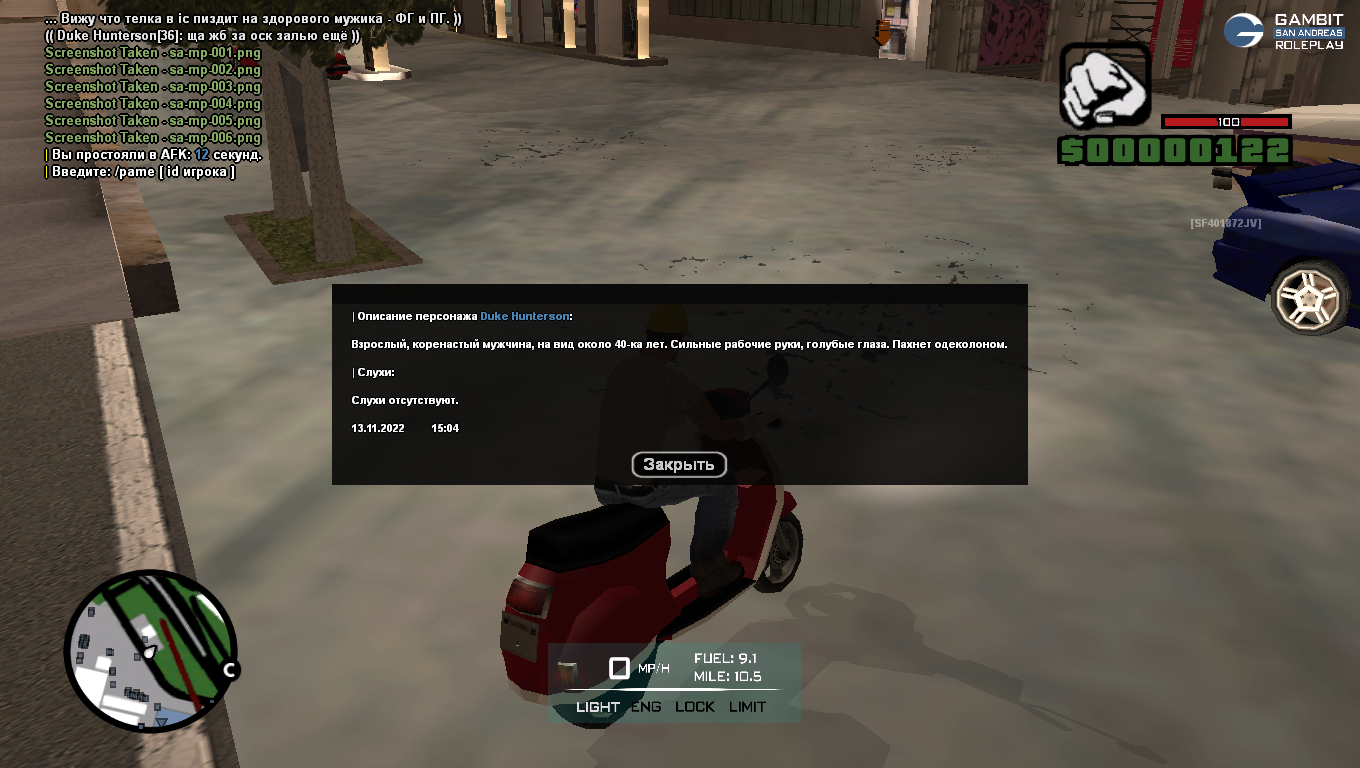Toggle the LIGHT indicator on the speedometer

[598, 707]
